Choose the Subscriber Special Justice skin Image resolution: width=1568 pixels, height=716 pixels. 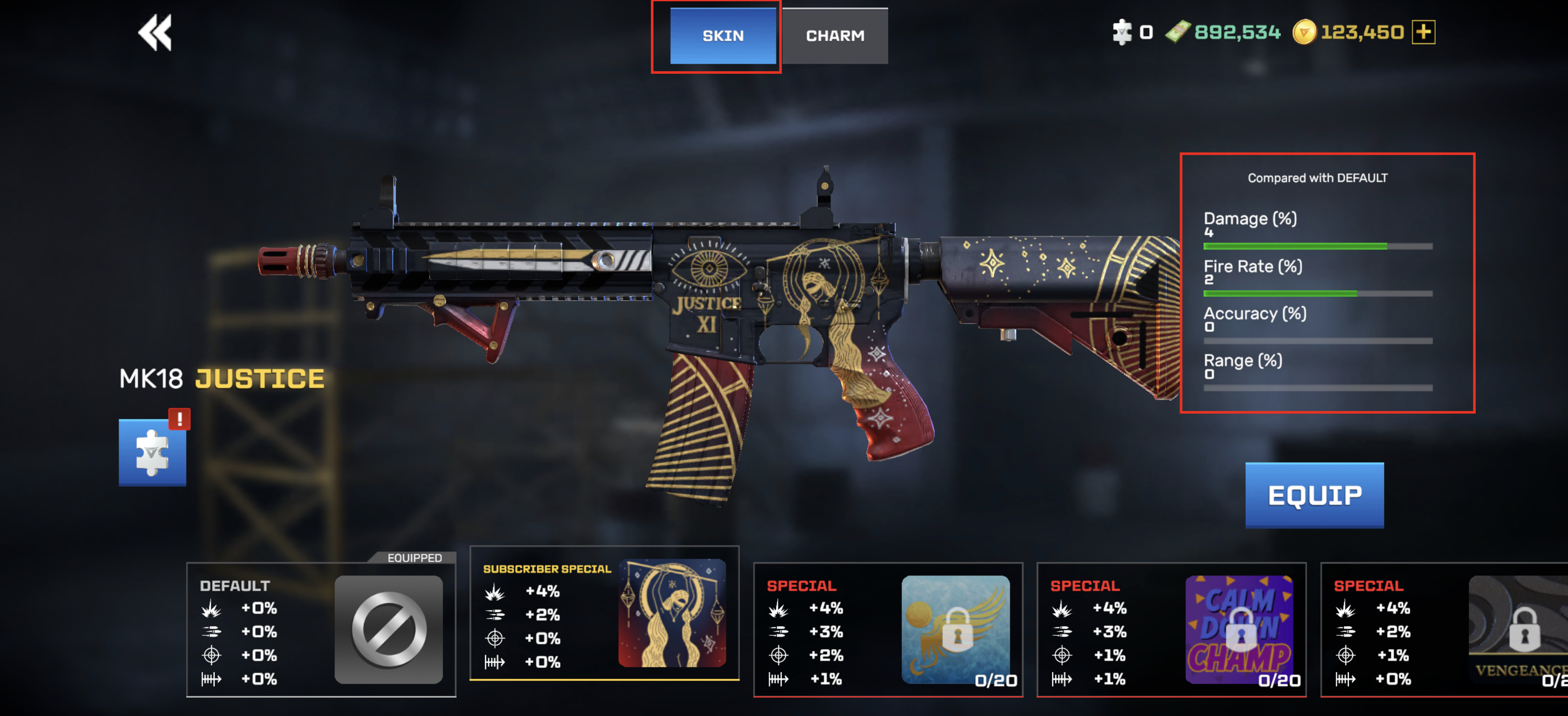click(x=605, y=613)
